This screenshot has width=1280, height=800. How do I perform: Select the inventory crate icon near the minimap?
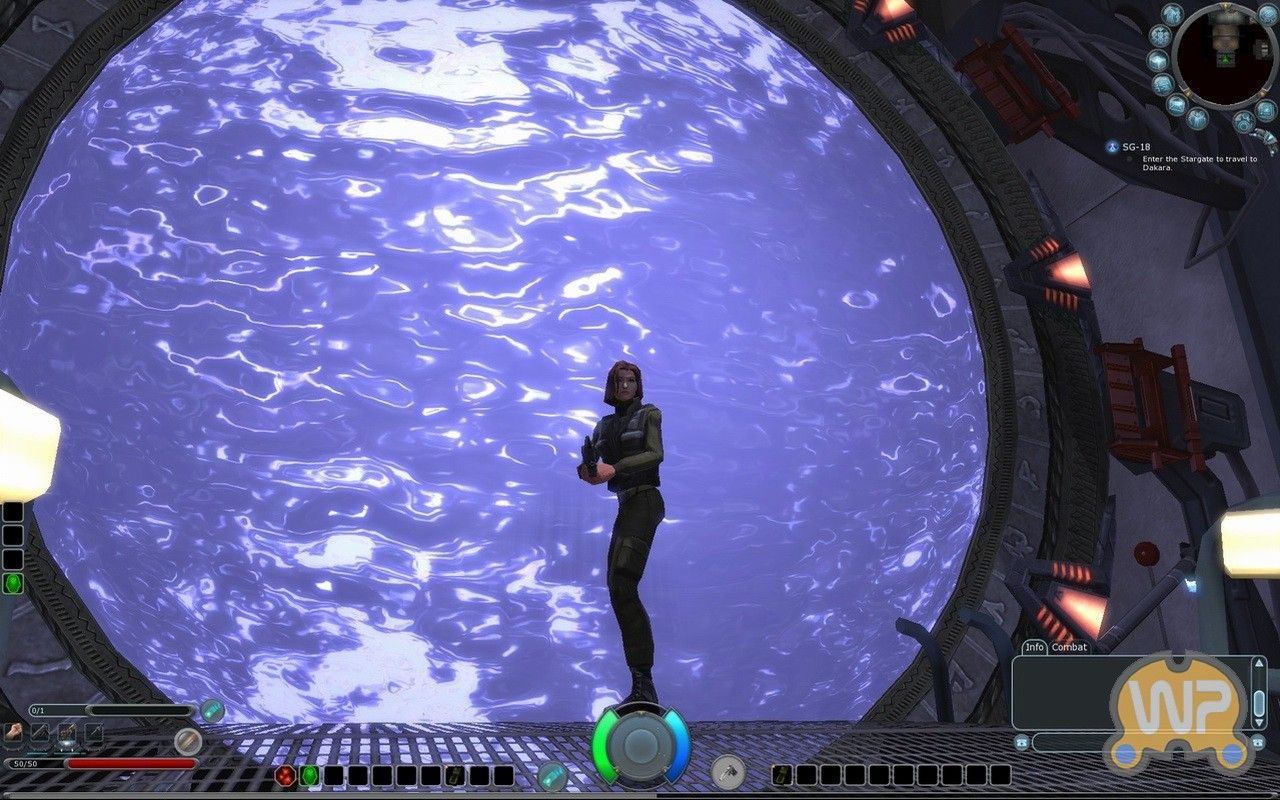(1177, 104)
